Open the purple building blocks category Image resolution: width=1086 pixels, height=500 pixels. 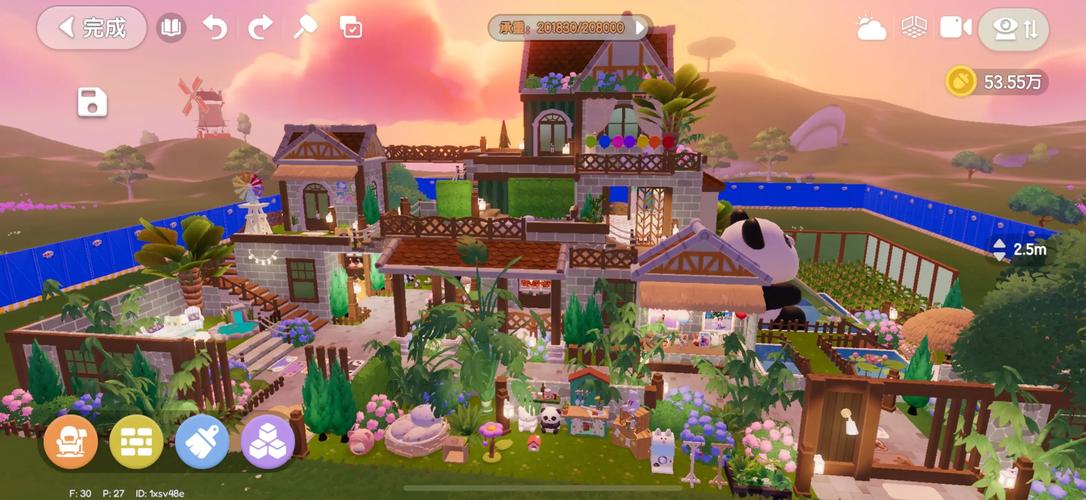[x=268, y=442]
